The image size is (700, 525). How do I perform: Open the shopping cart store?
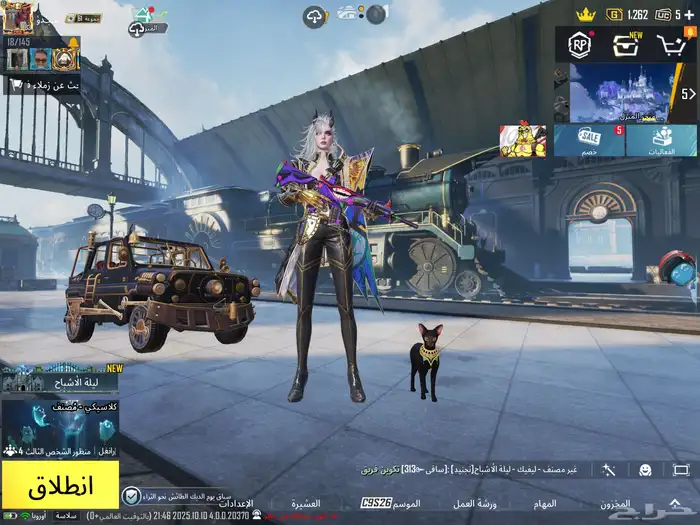click(x=672, y=44)
